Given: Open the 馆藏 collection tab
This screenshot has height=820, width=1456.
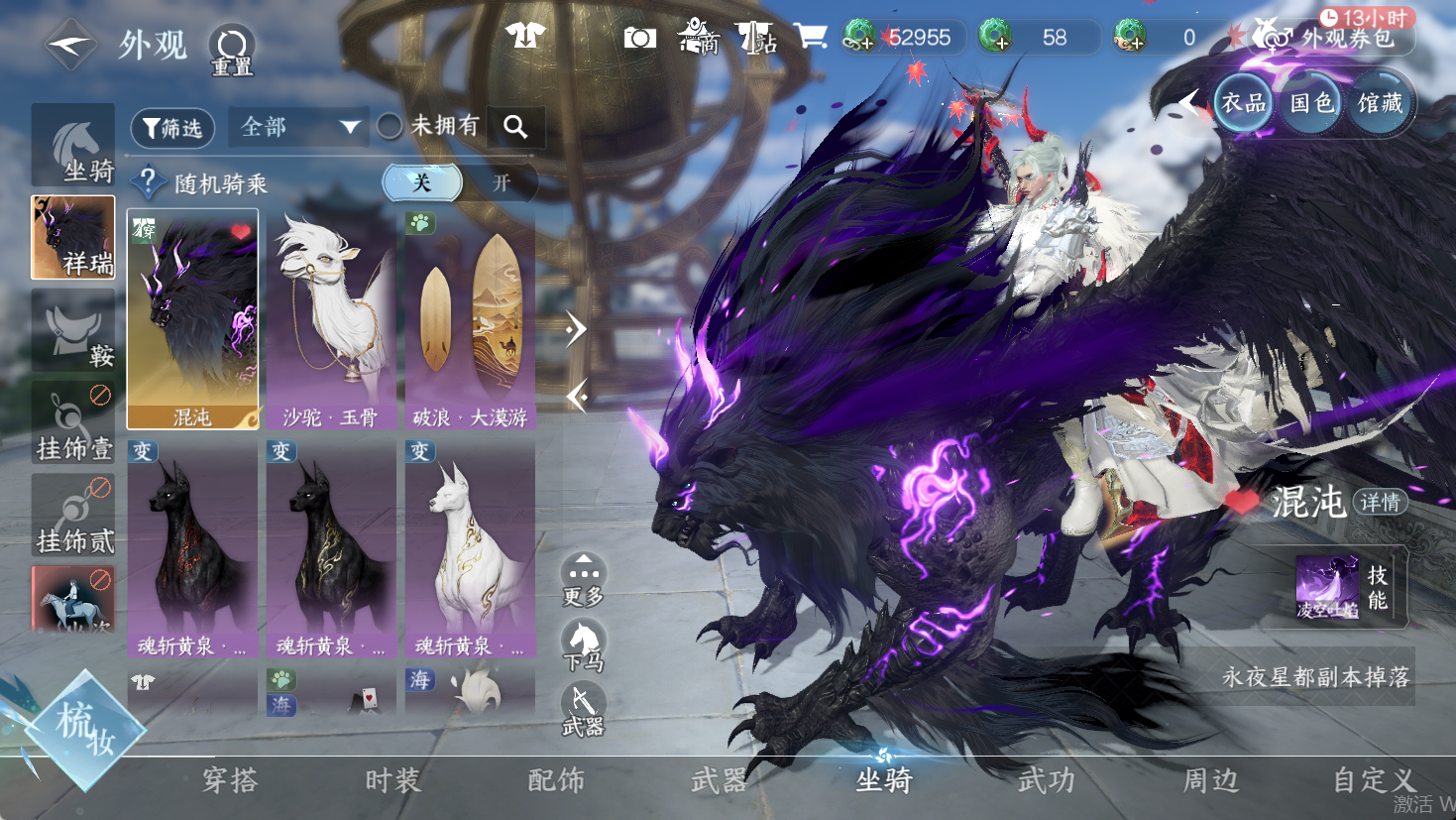Looking at the screenshot, I should tap(1381, 103).
